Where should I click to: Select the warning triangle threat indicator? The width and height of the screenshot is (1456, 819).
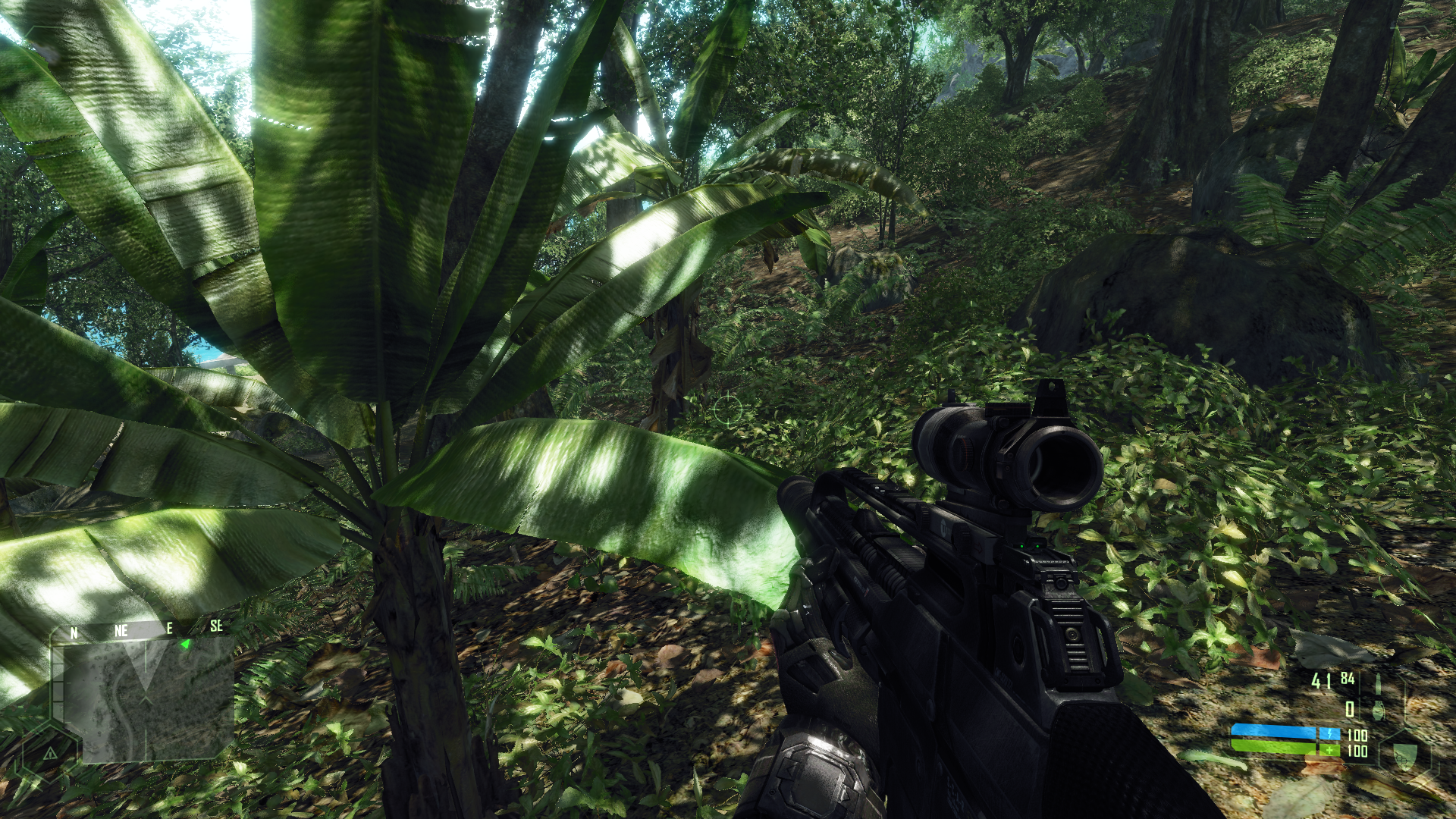pyautogui.click(x=50, y=753)
